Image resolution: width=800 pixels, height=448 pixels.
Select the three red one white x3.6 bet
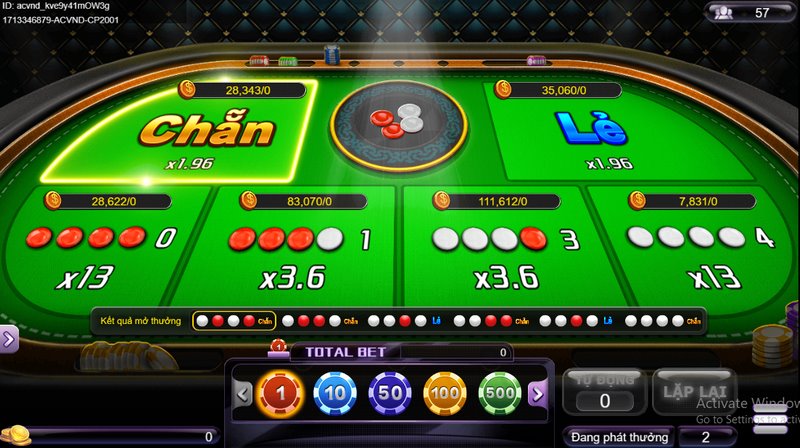[x=300, y=250]
